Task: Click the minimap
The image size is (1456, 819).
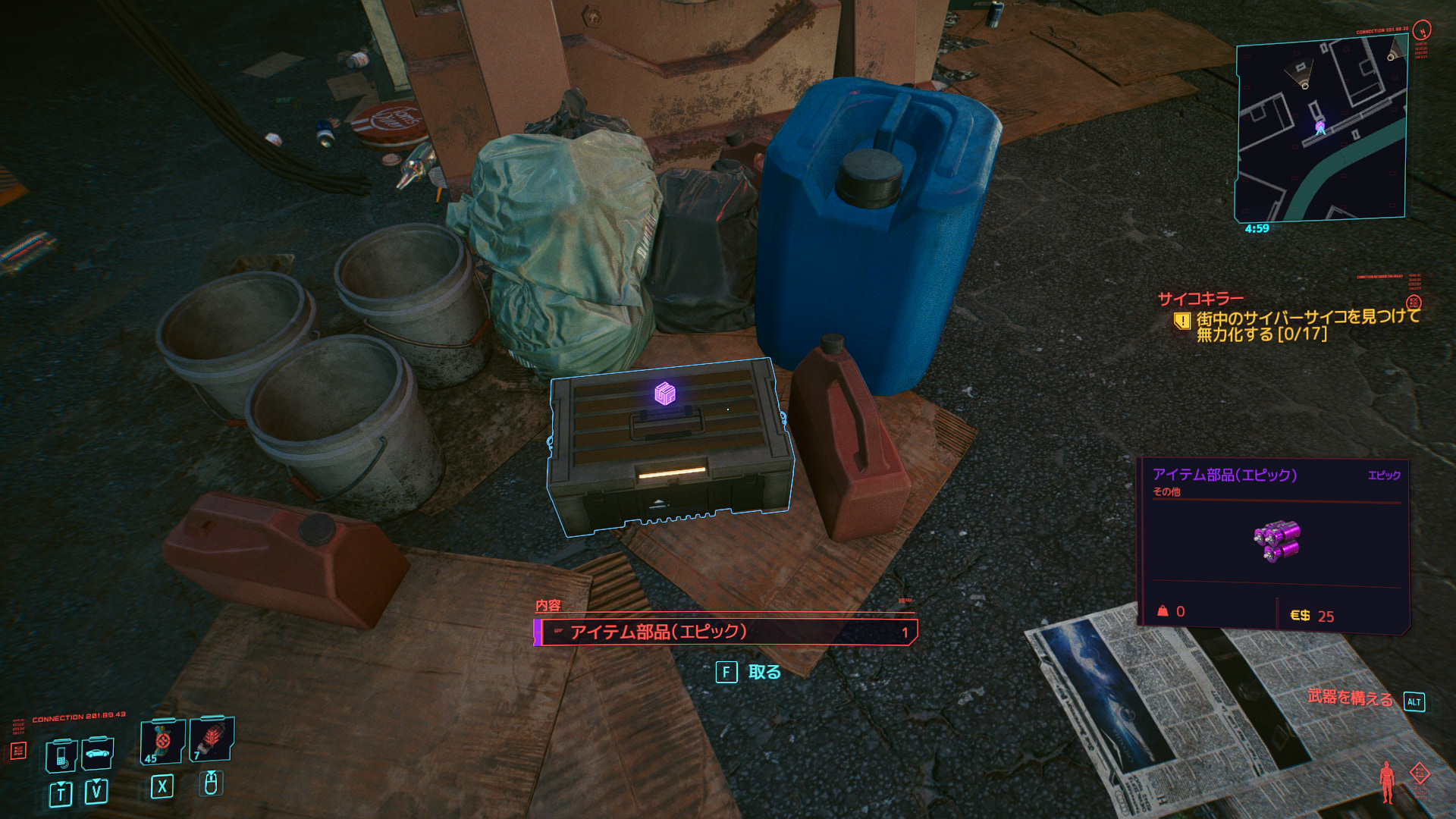Action: 1321,131
